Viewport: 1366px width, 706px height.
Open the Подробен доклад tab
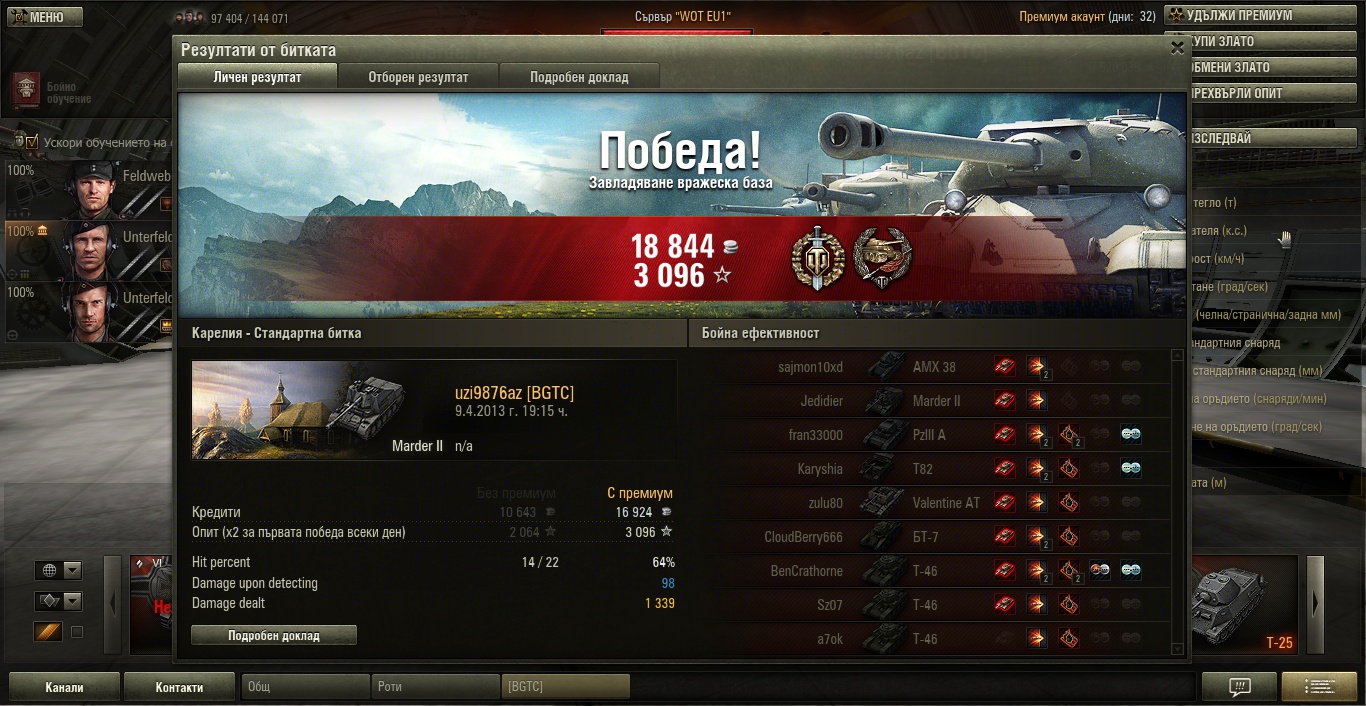coord(579,77)
